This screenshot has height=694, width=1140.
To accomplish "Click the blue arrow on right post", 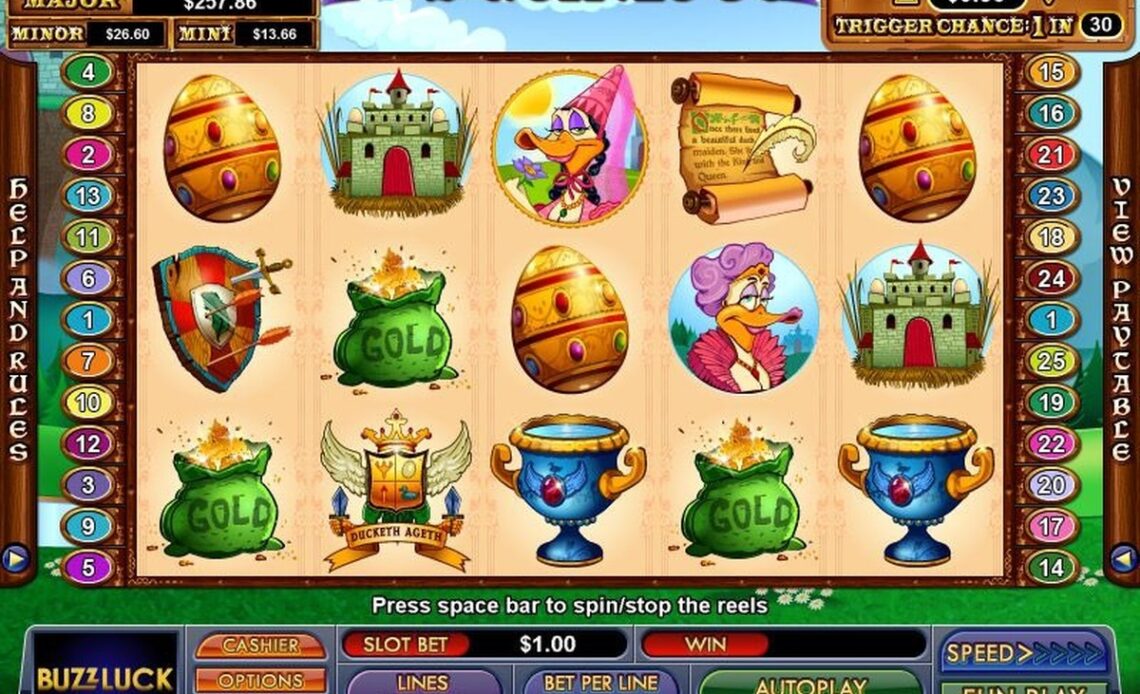I will (1123, 558).
